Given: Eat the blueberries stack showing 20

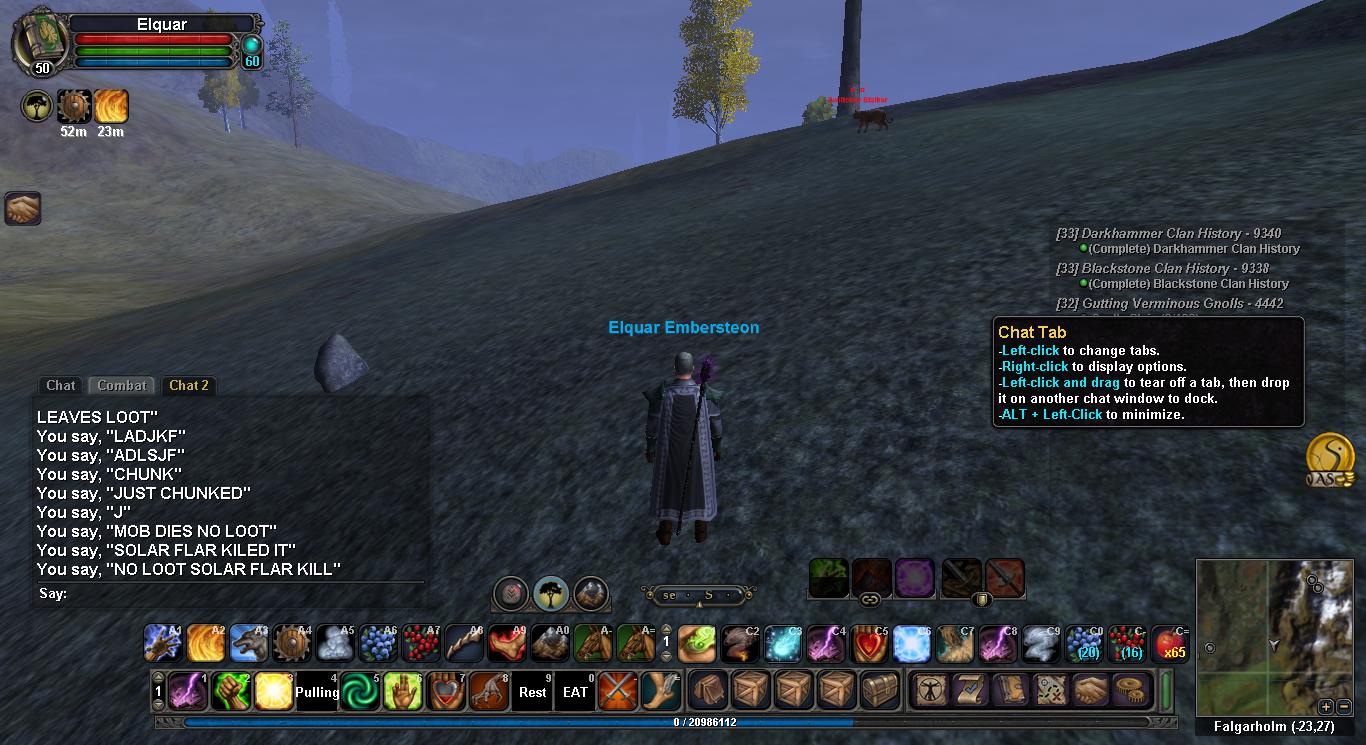Looking at the screenshot, I should (1084, 644).
